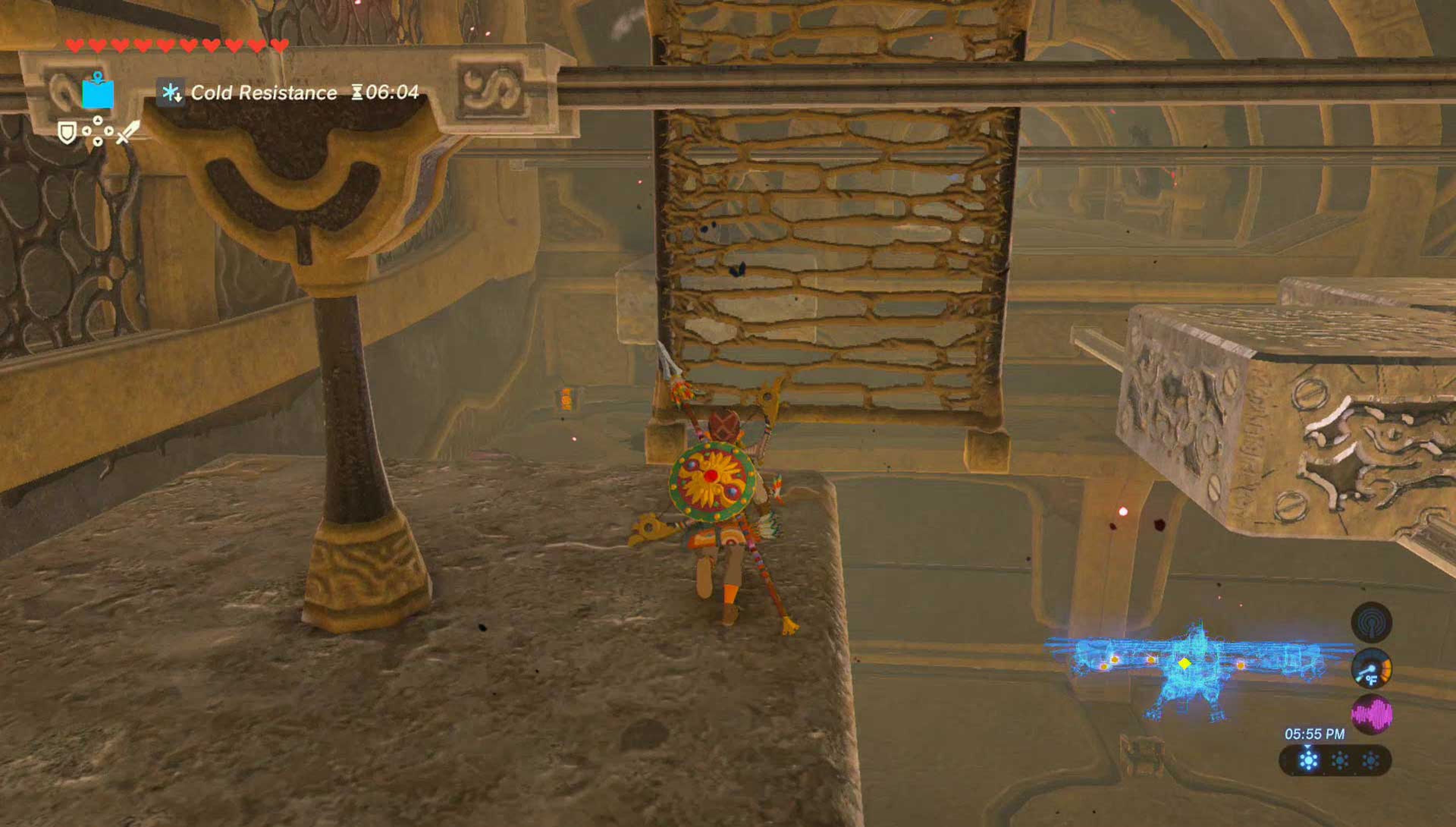Click the first heart in the health row
The height and width of the screenshot is (827, 1456).
pyautogui.click(x=75, y=46)
